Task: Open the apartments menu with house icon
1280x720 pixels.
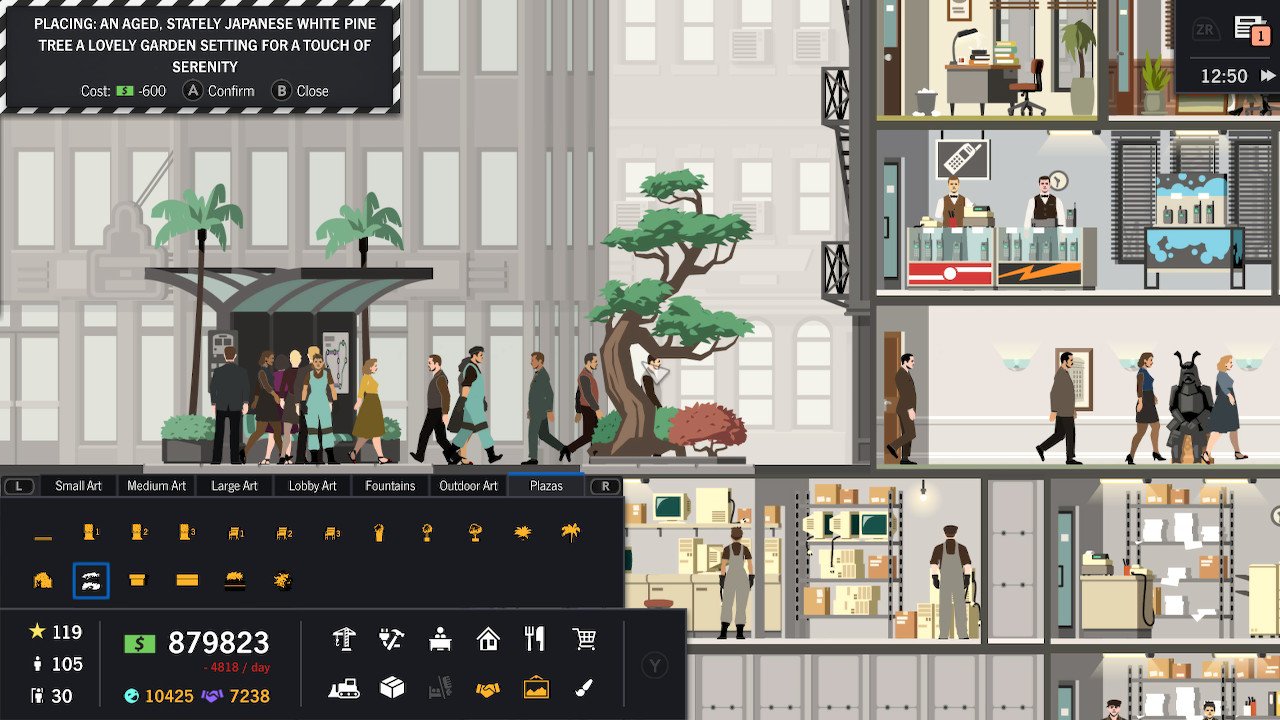Action: coord(487,637)
